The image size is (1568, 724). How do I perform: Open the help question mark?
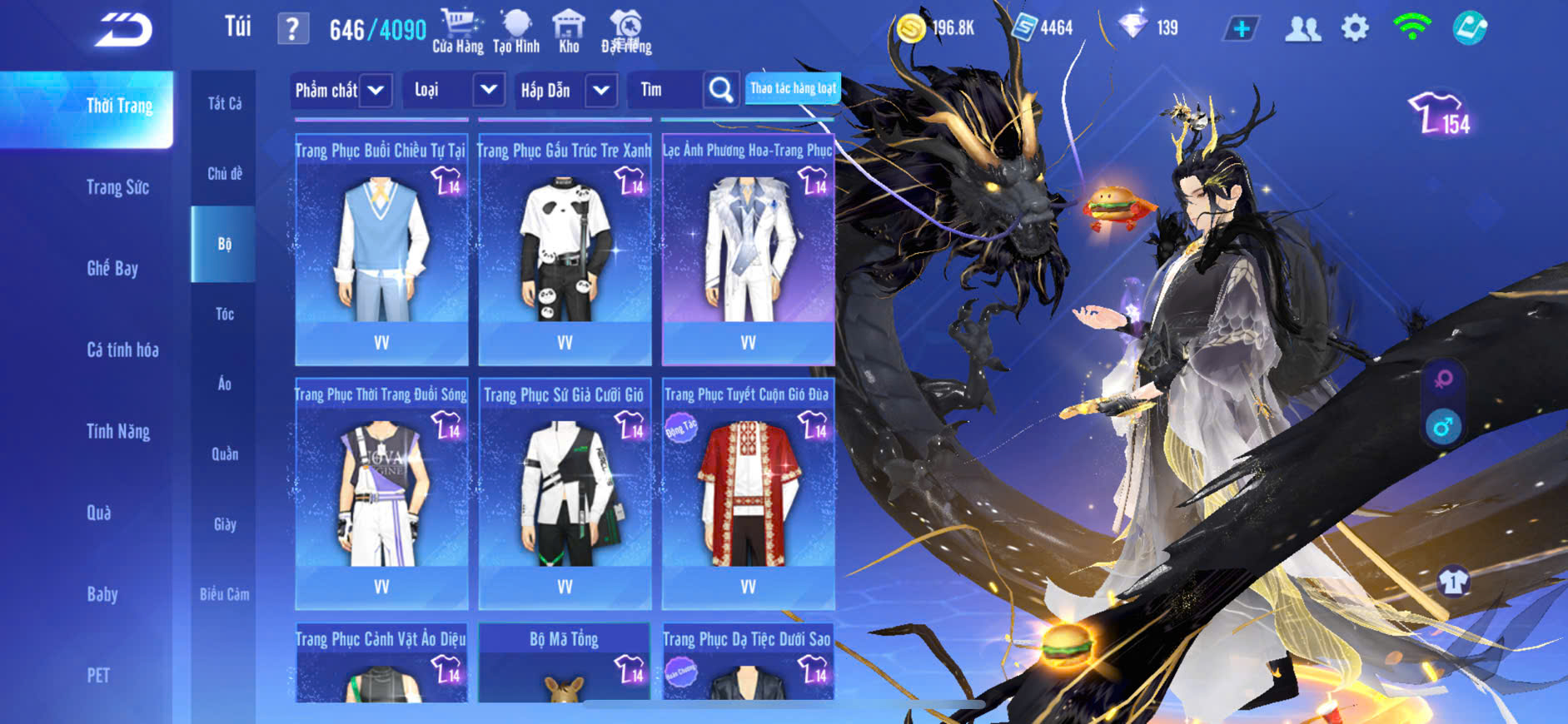292,29
